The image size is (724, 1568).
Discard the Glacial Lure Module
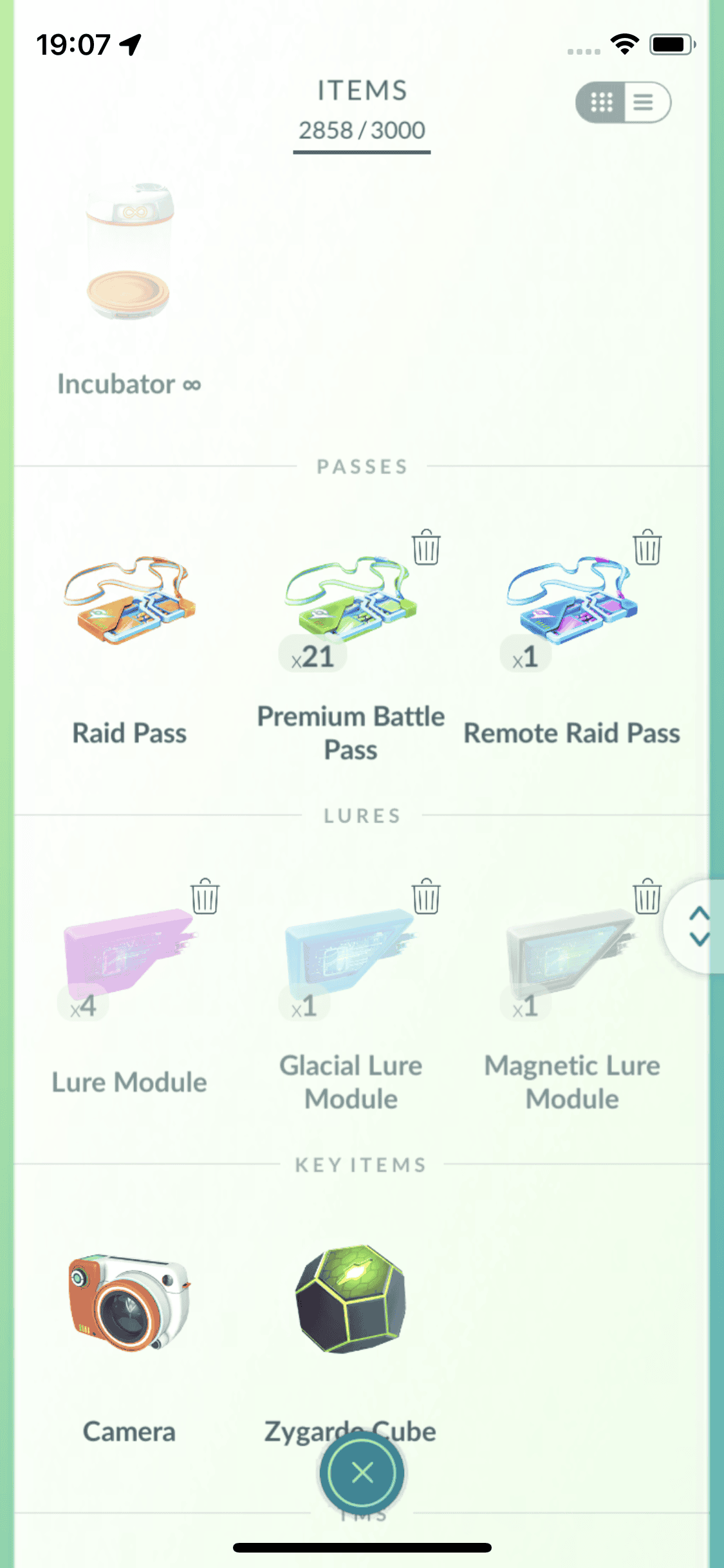coord(426,896)
